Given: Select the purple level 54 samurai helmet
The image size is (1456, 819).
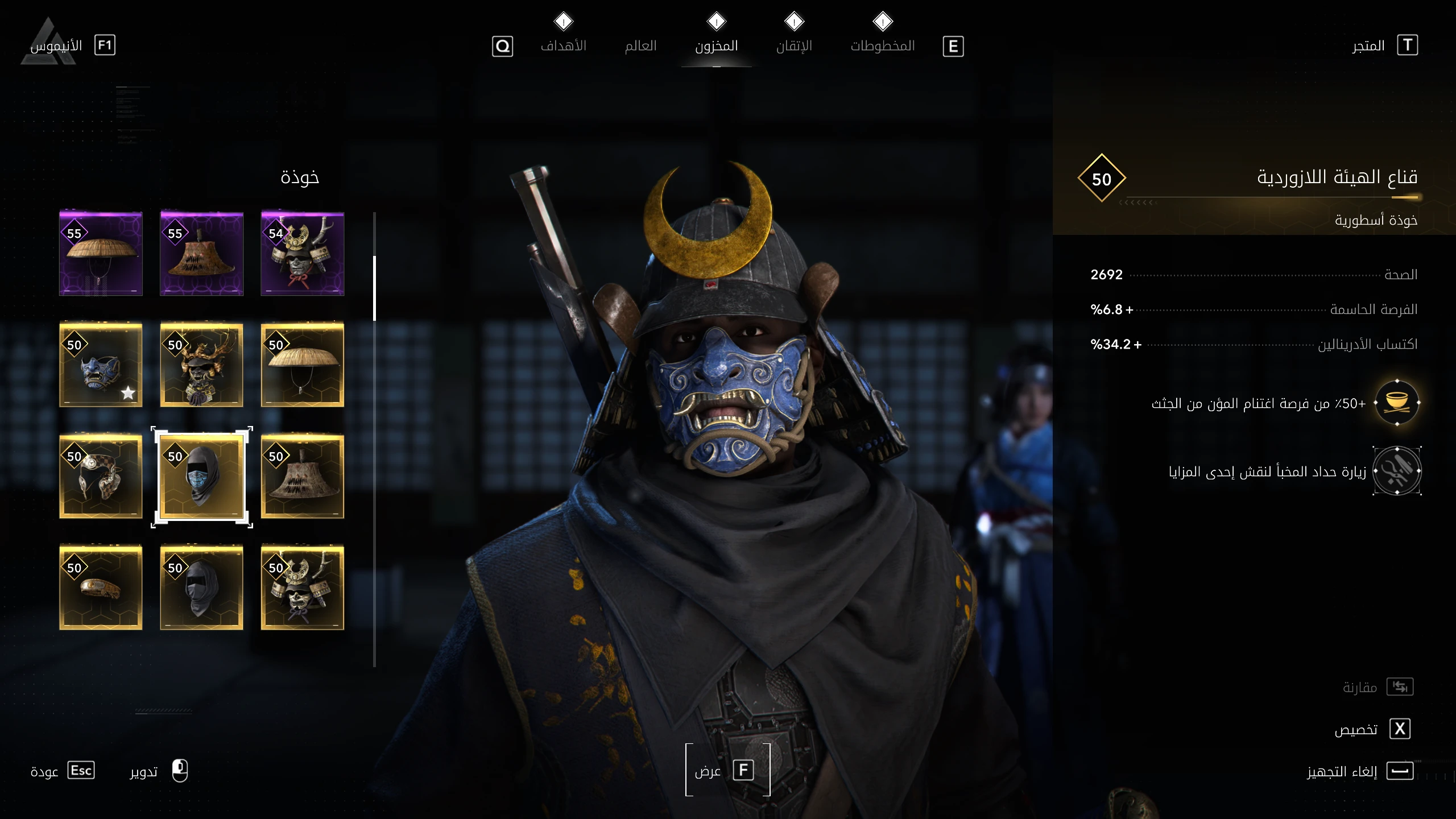Looking at the screenshot, I should tap(302, 254).
